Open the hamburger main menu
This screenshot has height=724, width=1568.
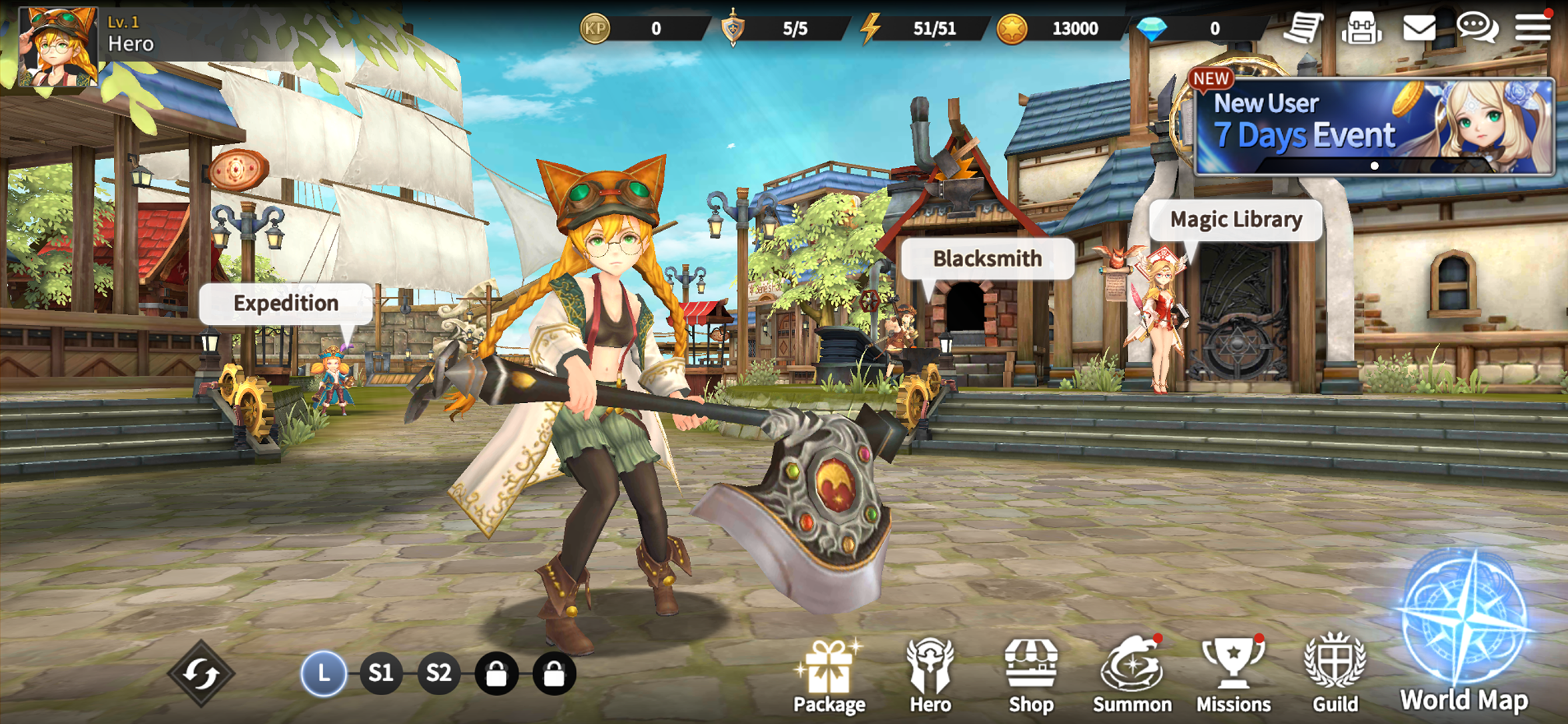tap(1532, 28)
